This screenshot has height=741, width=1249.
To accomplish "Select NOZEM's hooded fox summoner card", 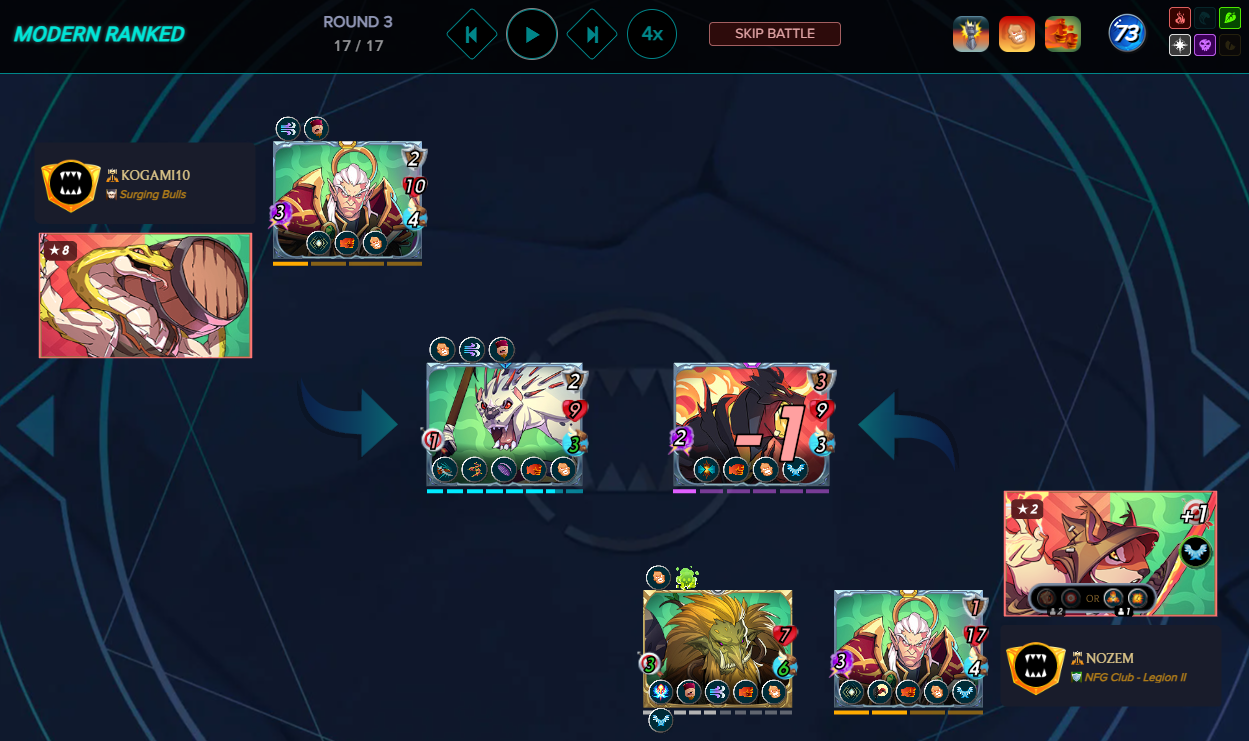I will pos(1109,552).
